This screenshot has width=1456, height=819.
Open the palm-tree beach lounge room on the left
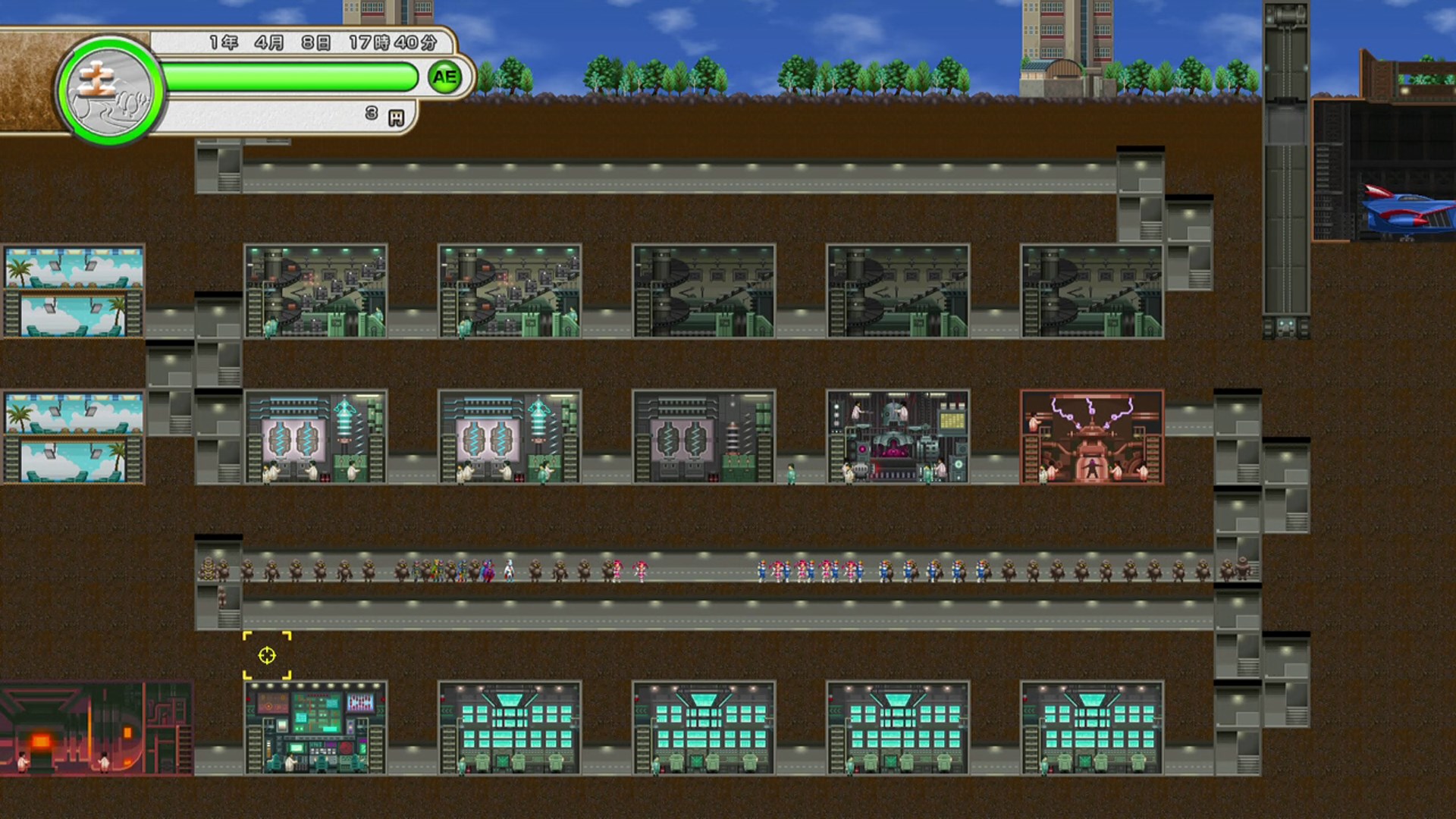[72, 288]
